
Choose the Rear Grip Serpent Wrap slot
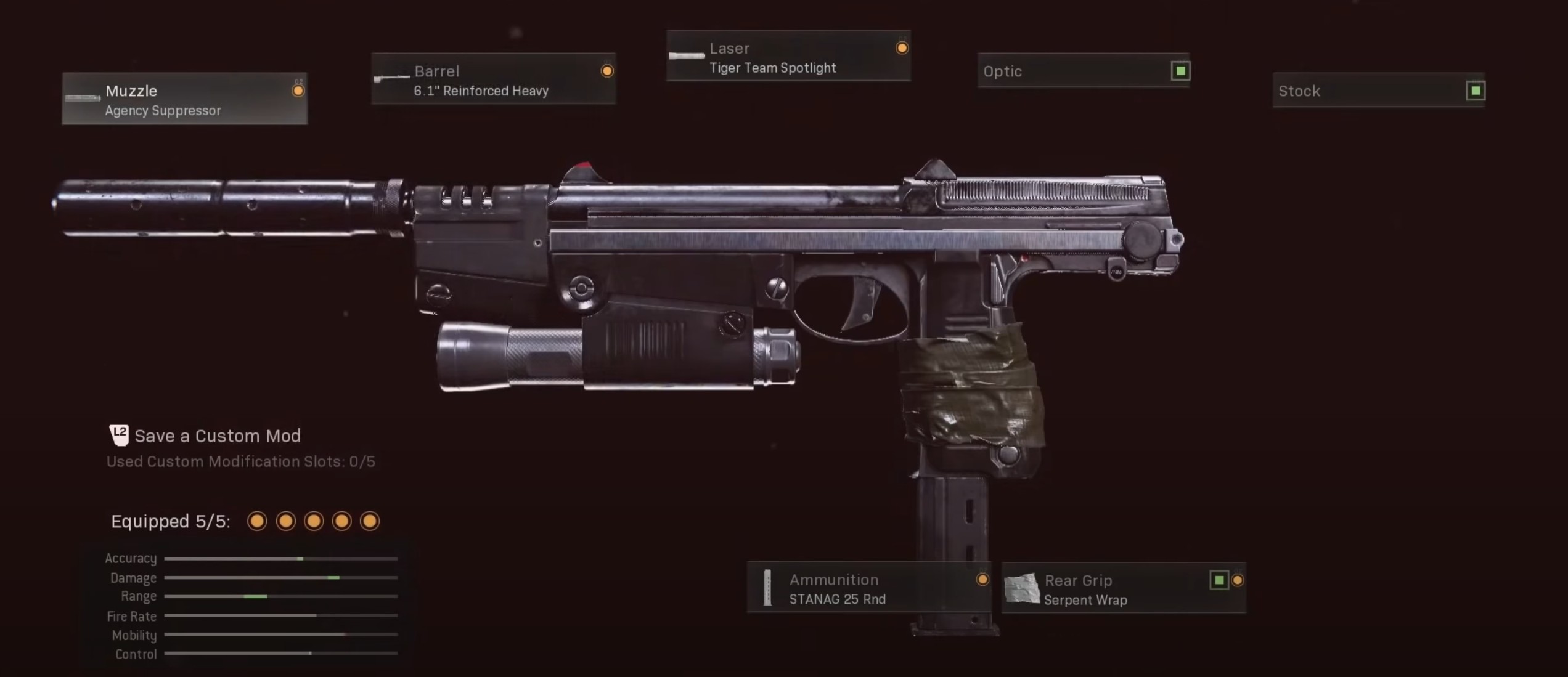pyautogui.click(x=1124, y=588)
